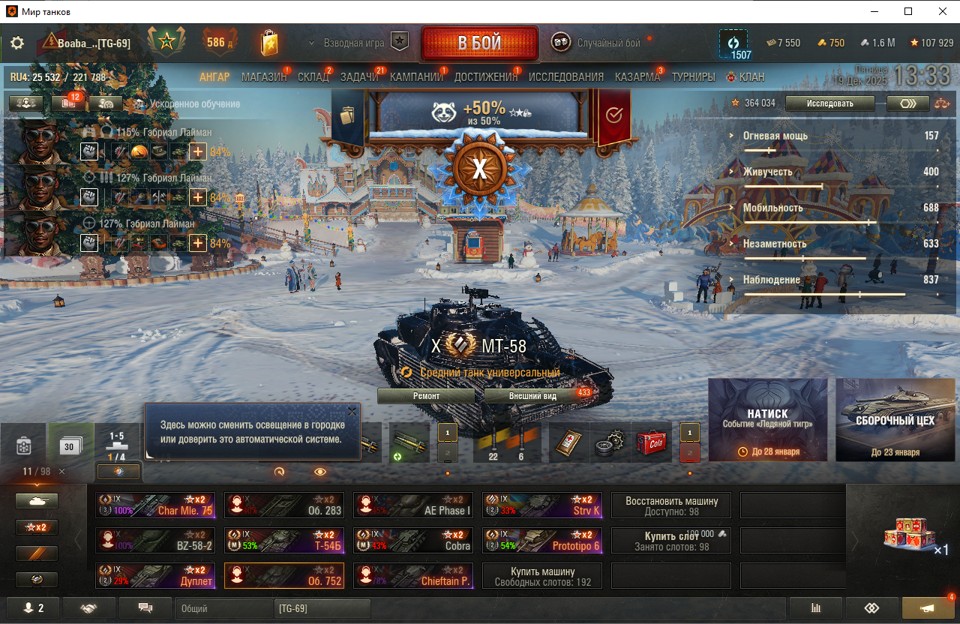Maximize the game window
960x624 pixels.
[908, 11]
